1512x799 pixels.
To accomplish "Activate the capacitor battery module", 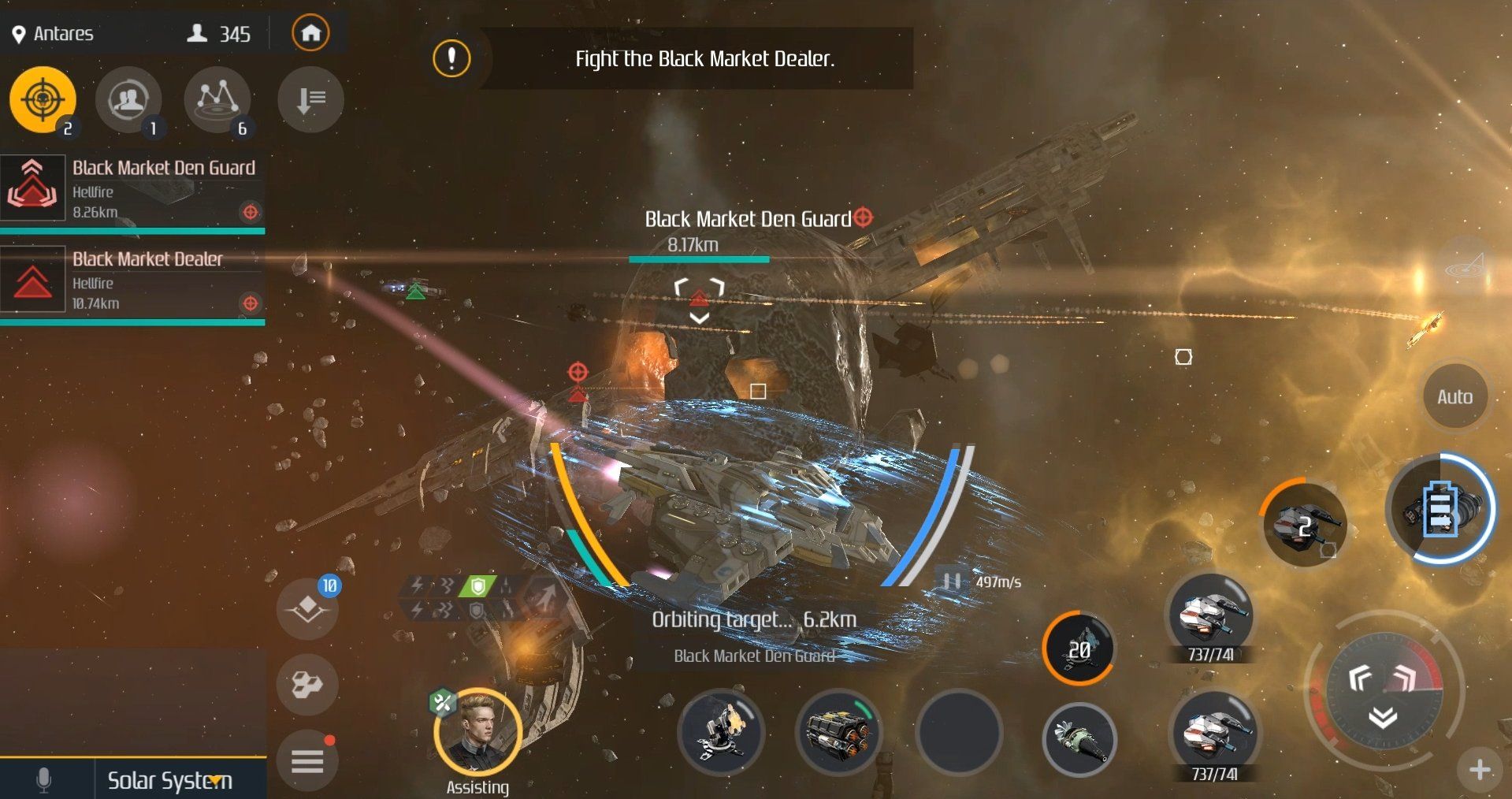I will pos(1440,508).
